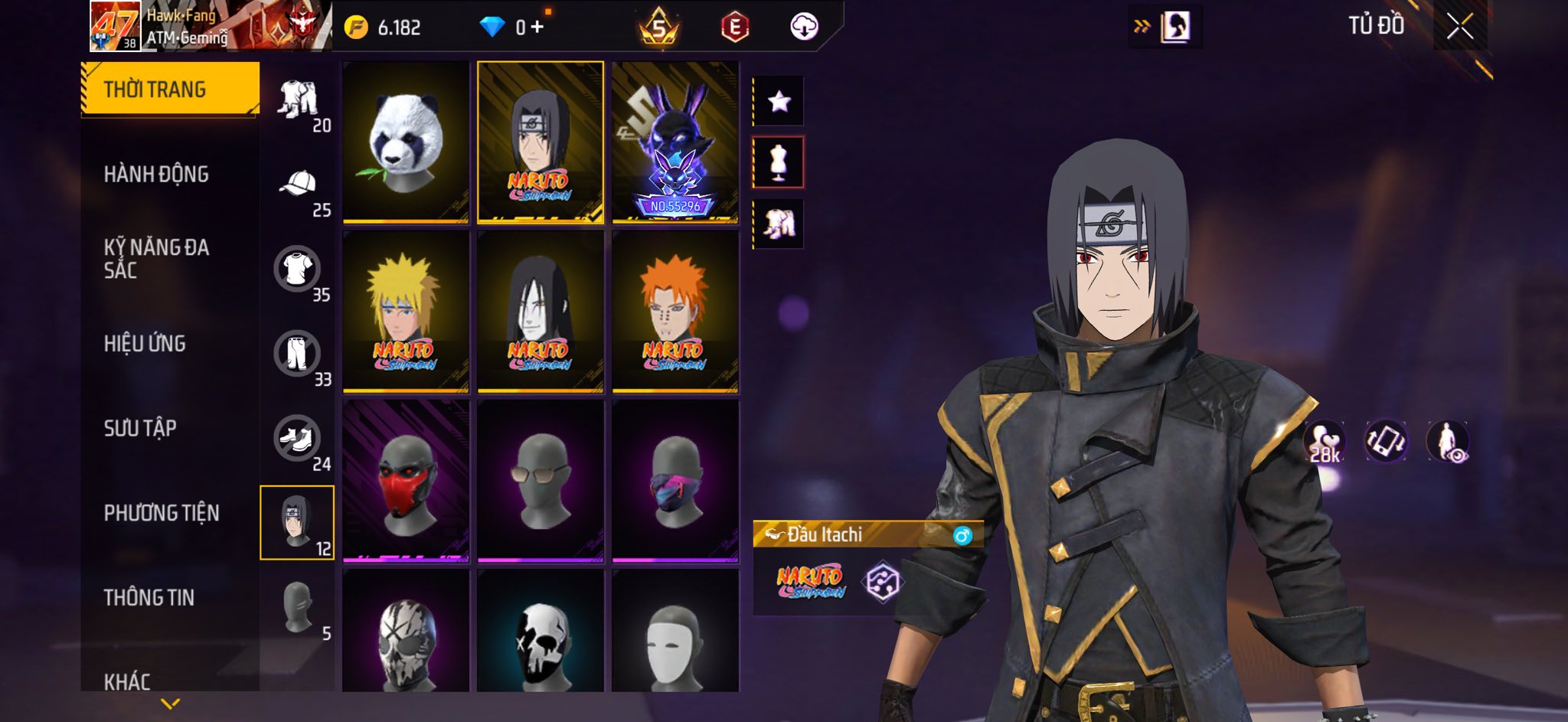Image resolution: width=1568 pixels, height=722 pixels.
Task: Open the Phương Tiện menu
Action: (x=161, y=513)
